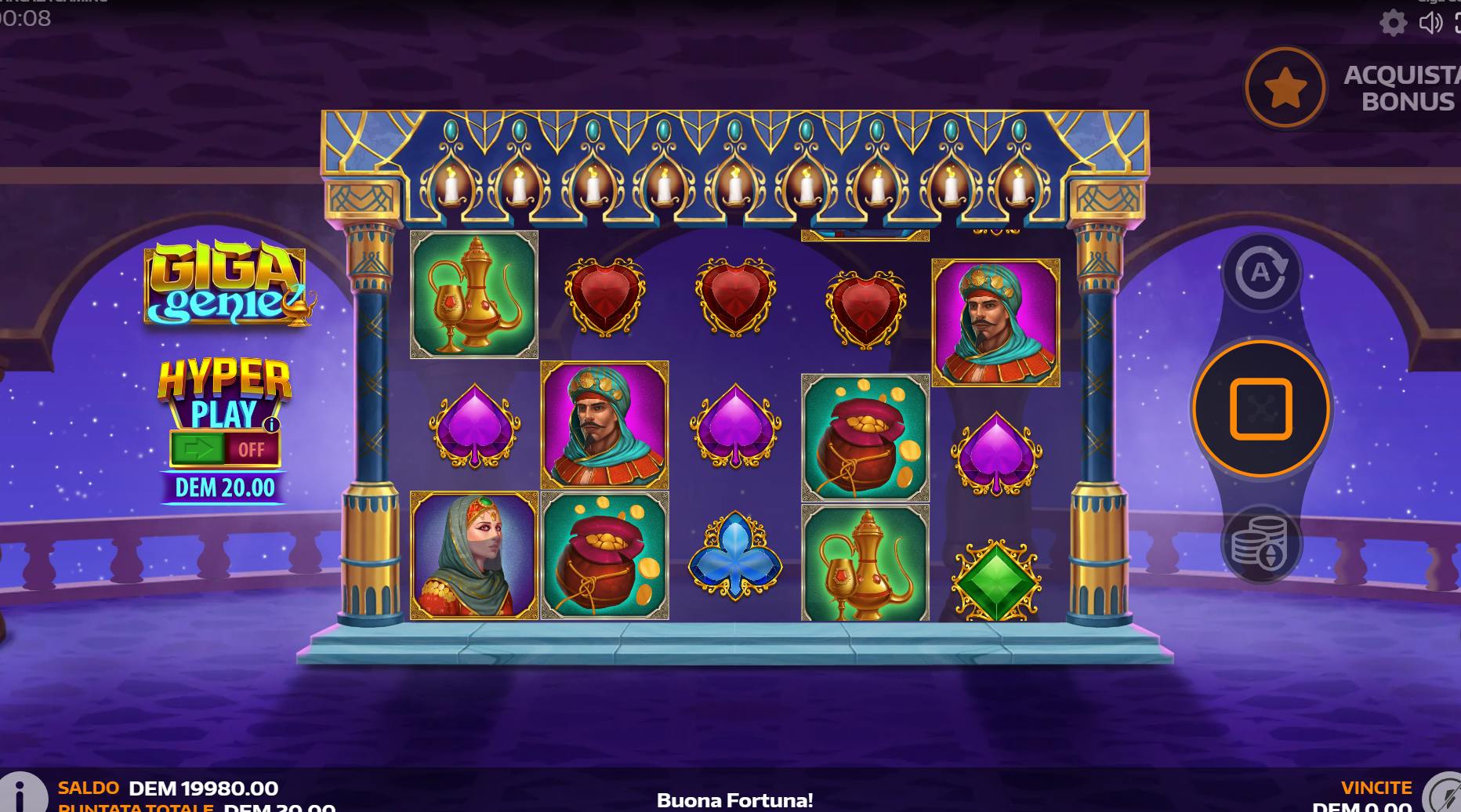1461x812 pixels.
Task: Toggle the sound speaker icon
Action: click(1430, 23)
